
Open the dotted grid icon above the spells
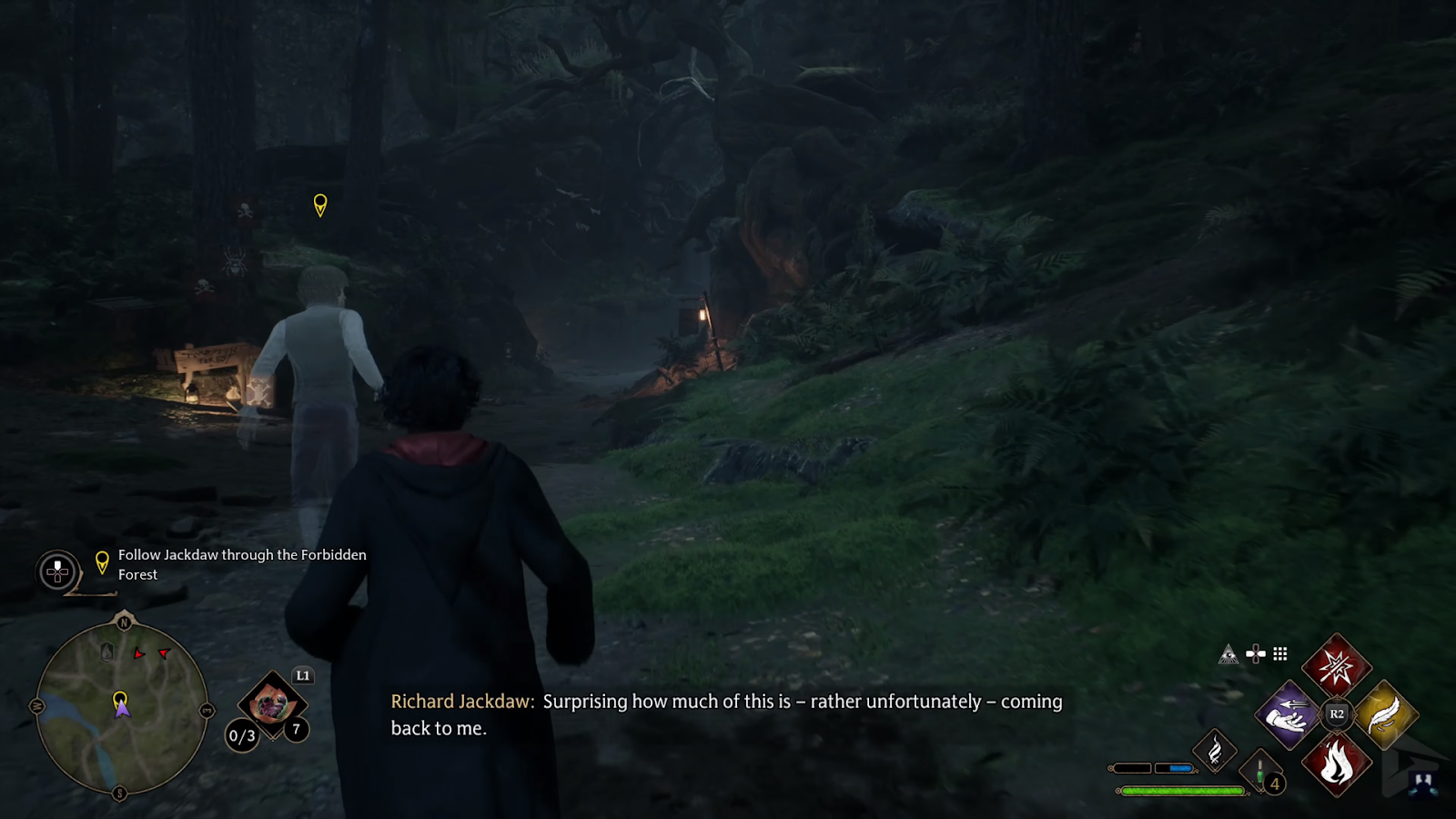[x=1280, y=653]
